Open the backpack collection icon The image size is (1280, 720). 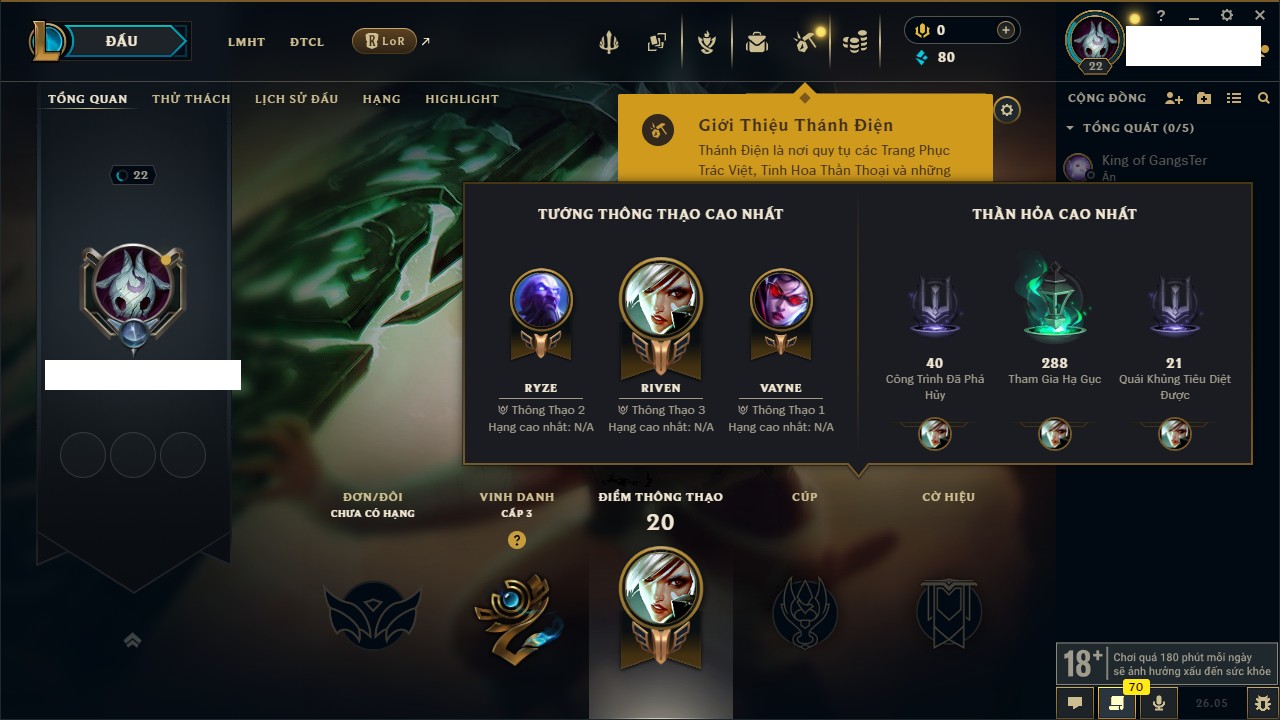point(757,42)
